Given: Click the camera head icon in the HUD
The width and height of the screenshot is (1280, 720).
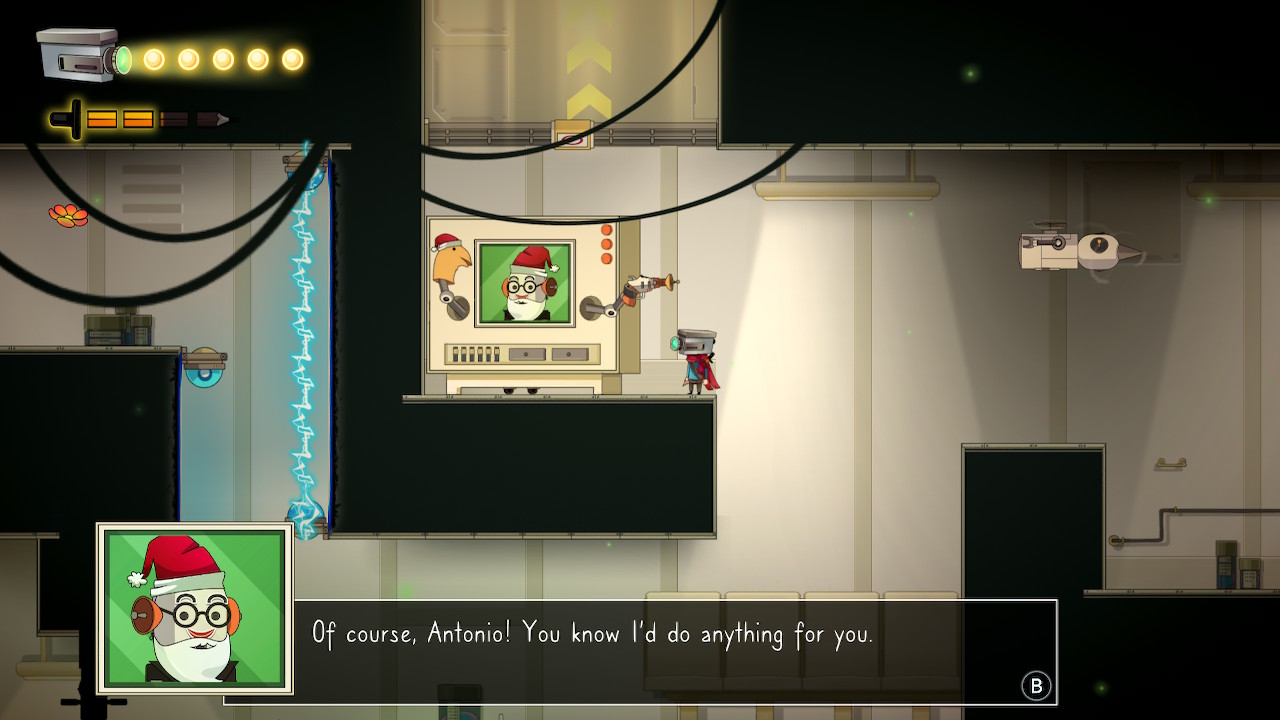Looking at the screenshot, I should coord(80,55).
